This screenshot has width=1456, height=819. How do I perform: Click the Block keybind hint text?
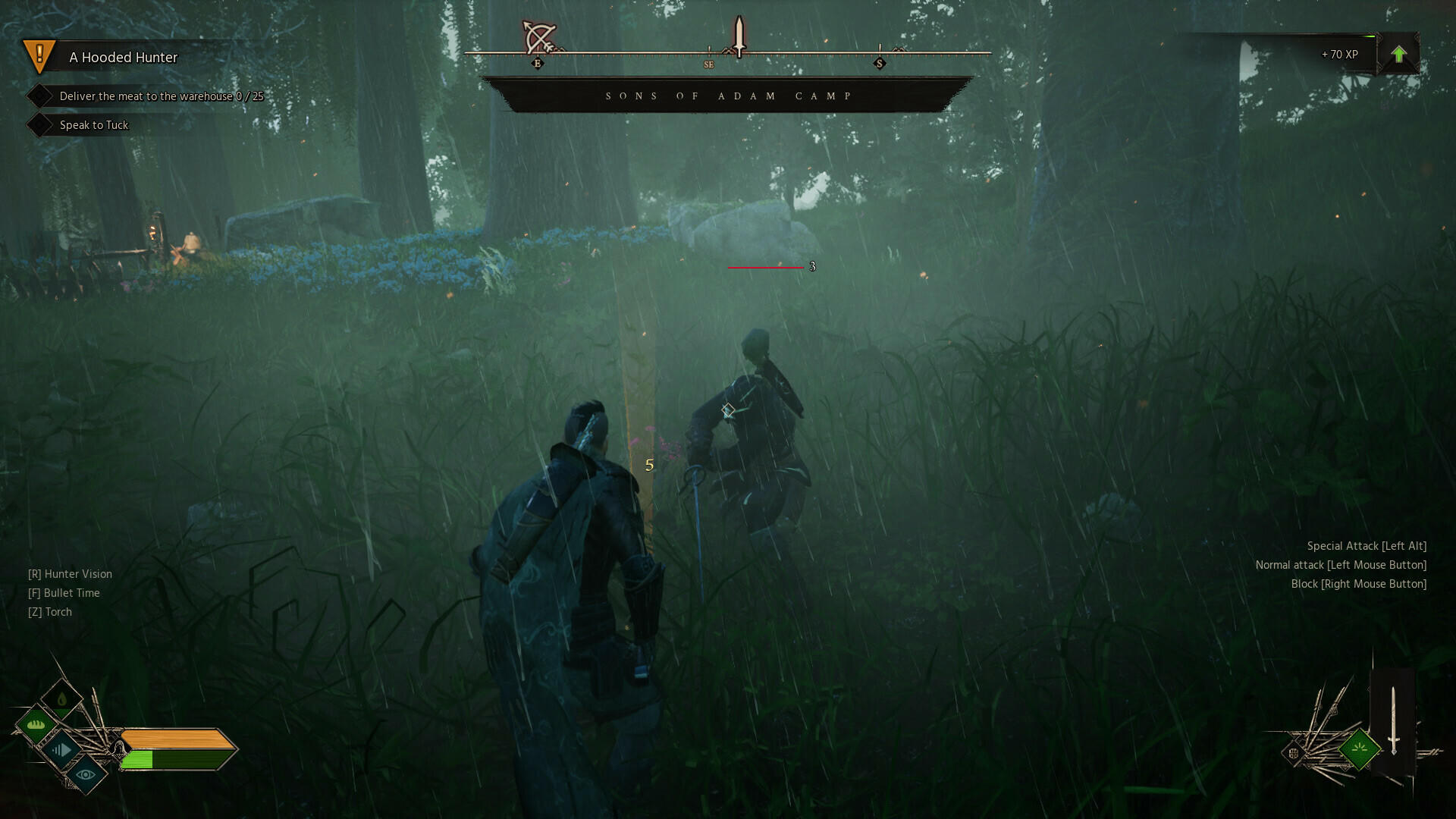[1359, 583]
